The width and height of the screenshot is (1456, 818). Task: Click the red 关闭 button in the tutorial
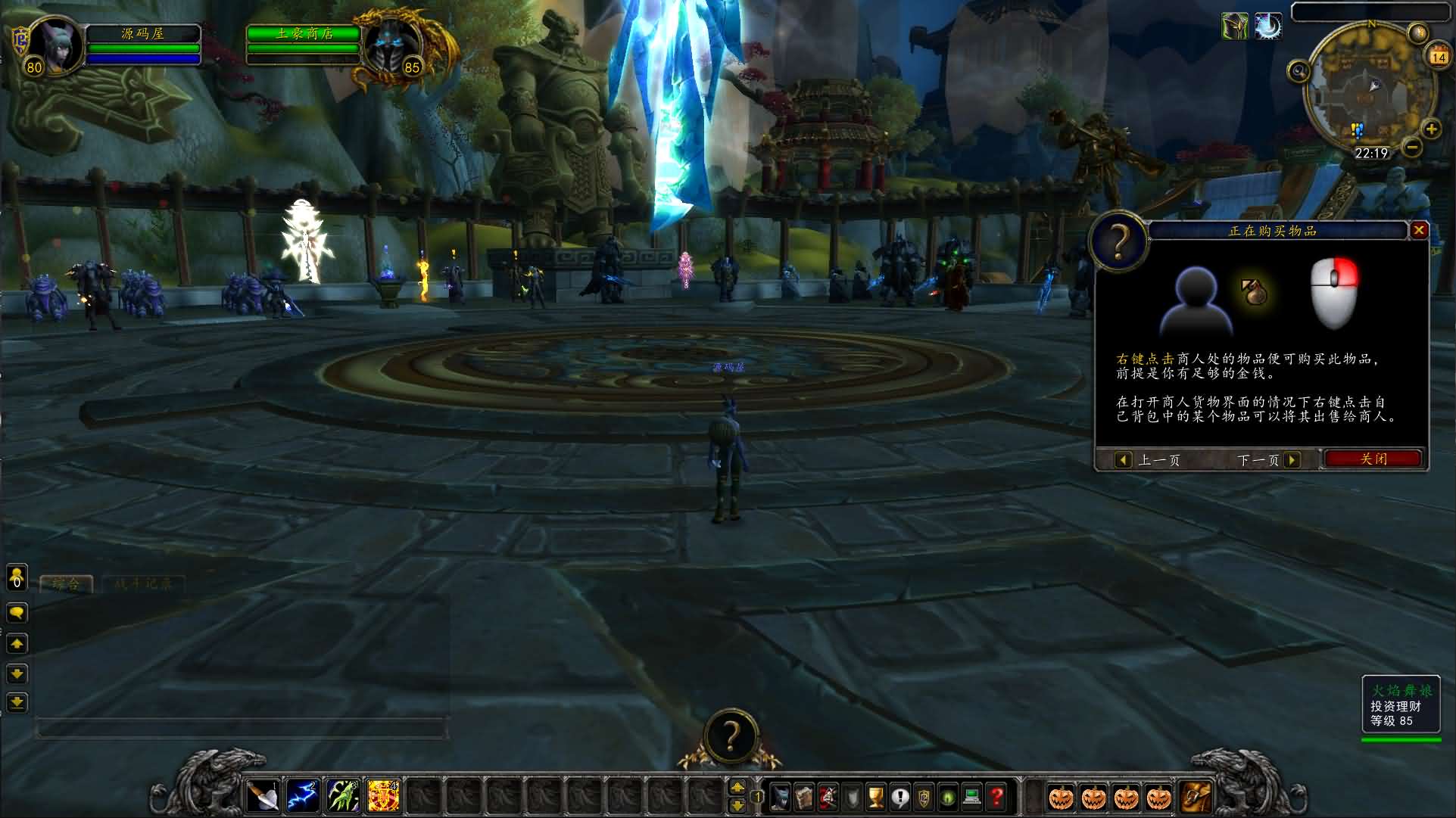coord(1373,459)
